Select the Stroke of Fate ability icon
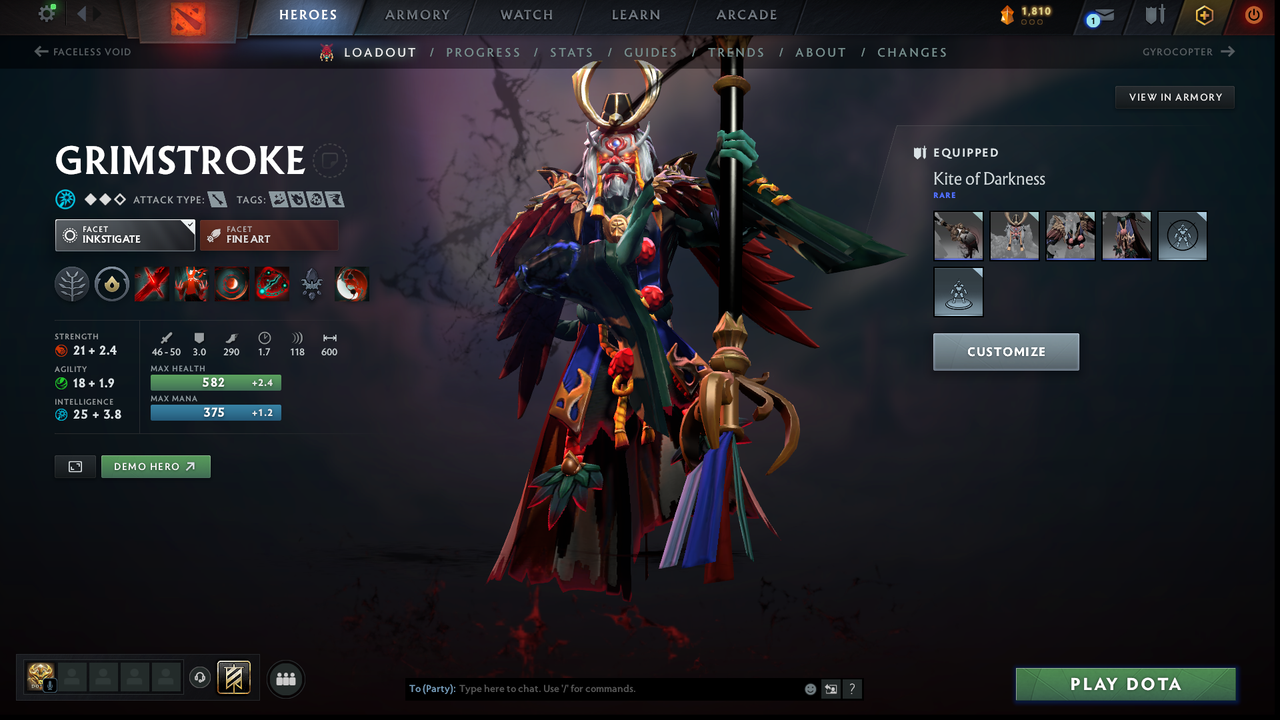1280x720 pixels. [151, 283]
